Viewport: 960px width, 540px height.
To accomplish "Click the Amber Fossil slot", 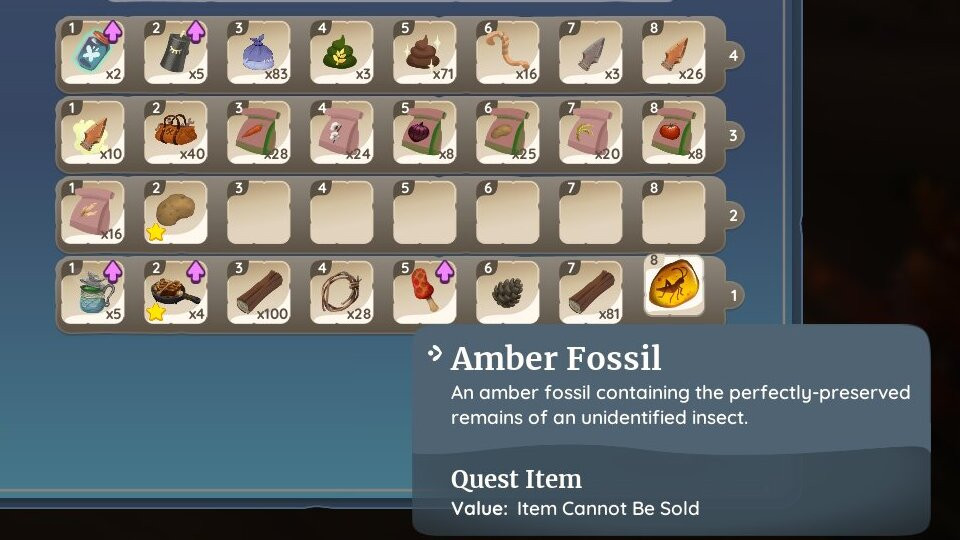I will pos(674,286).
